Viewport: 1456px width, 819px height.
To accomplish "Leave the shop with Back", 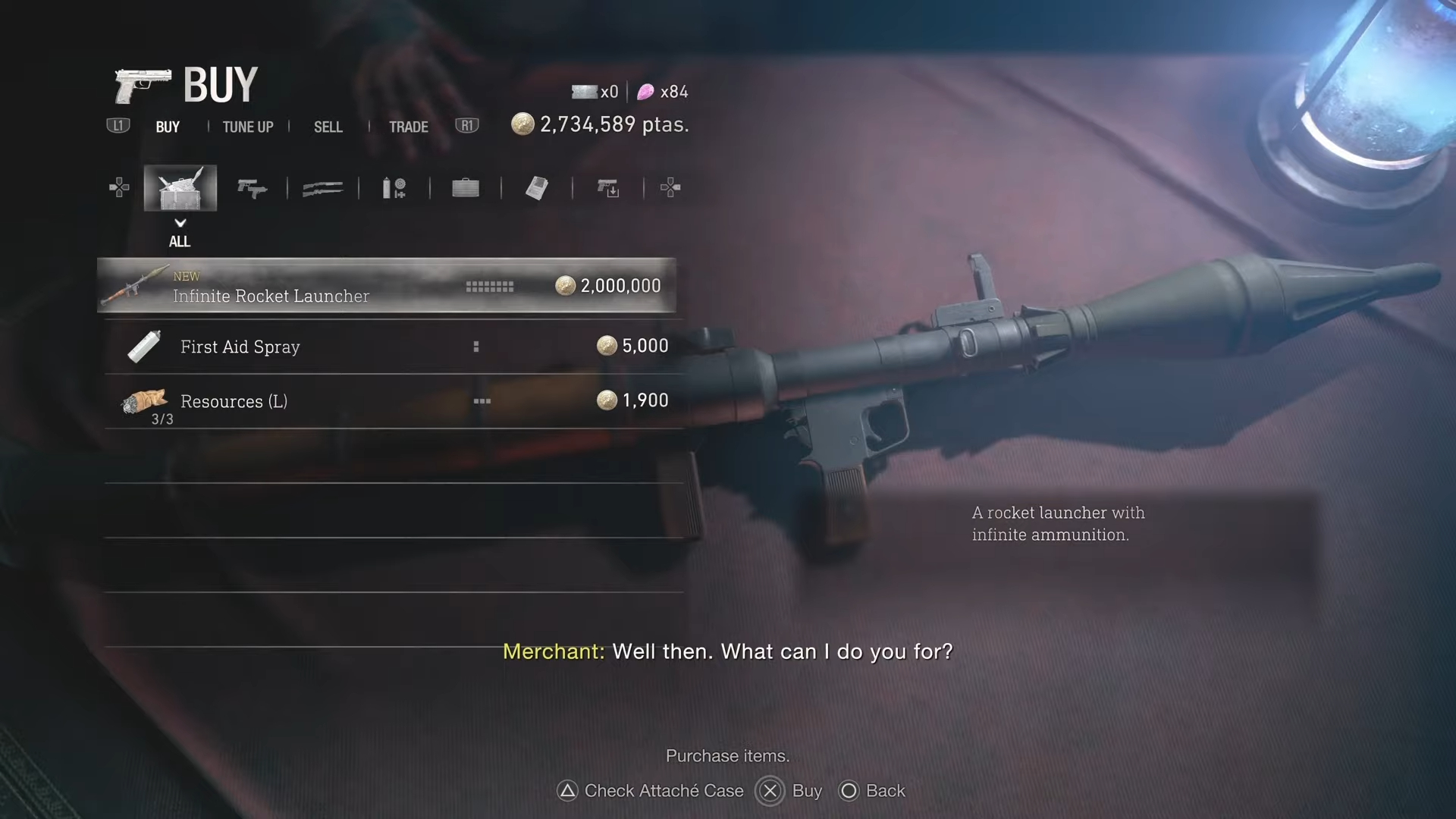I will point(872,791).
